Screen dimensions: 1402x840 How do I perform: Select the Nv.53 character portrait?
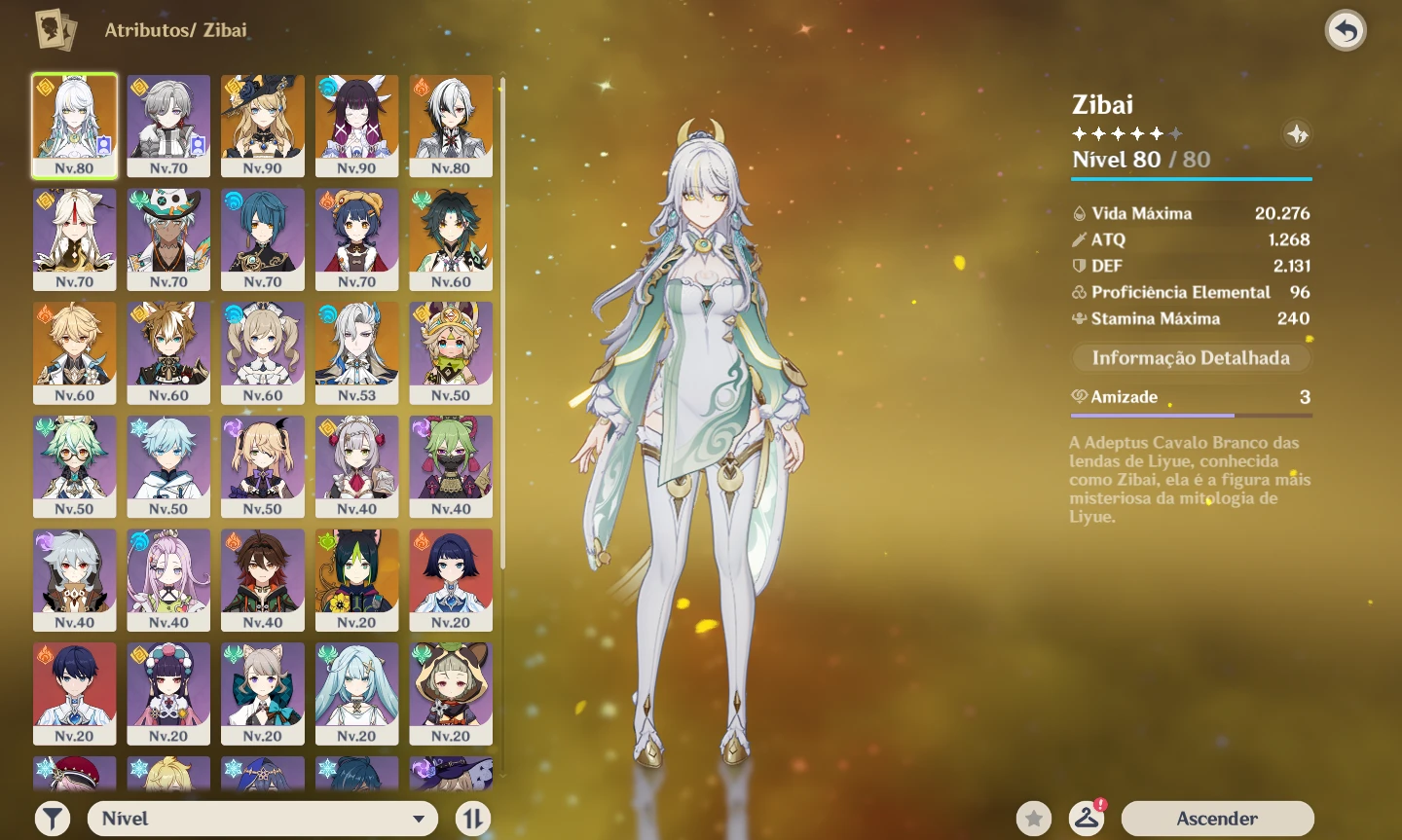(356, 352)
